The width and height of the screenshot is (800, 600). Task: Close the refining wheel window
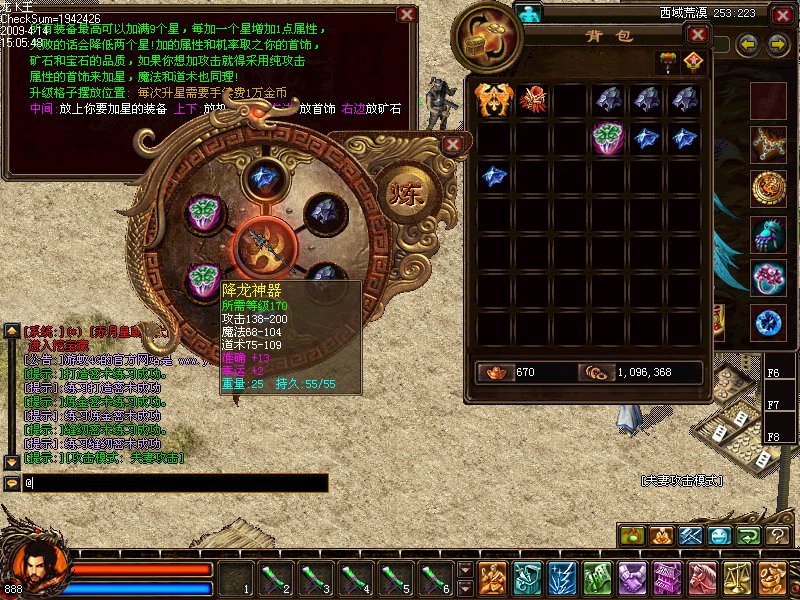pos(453,144)
